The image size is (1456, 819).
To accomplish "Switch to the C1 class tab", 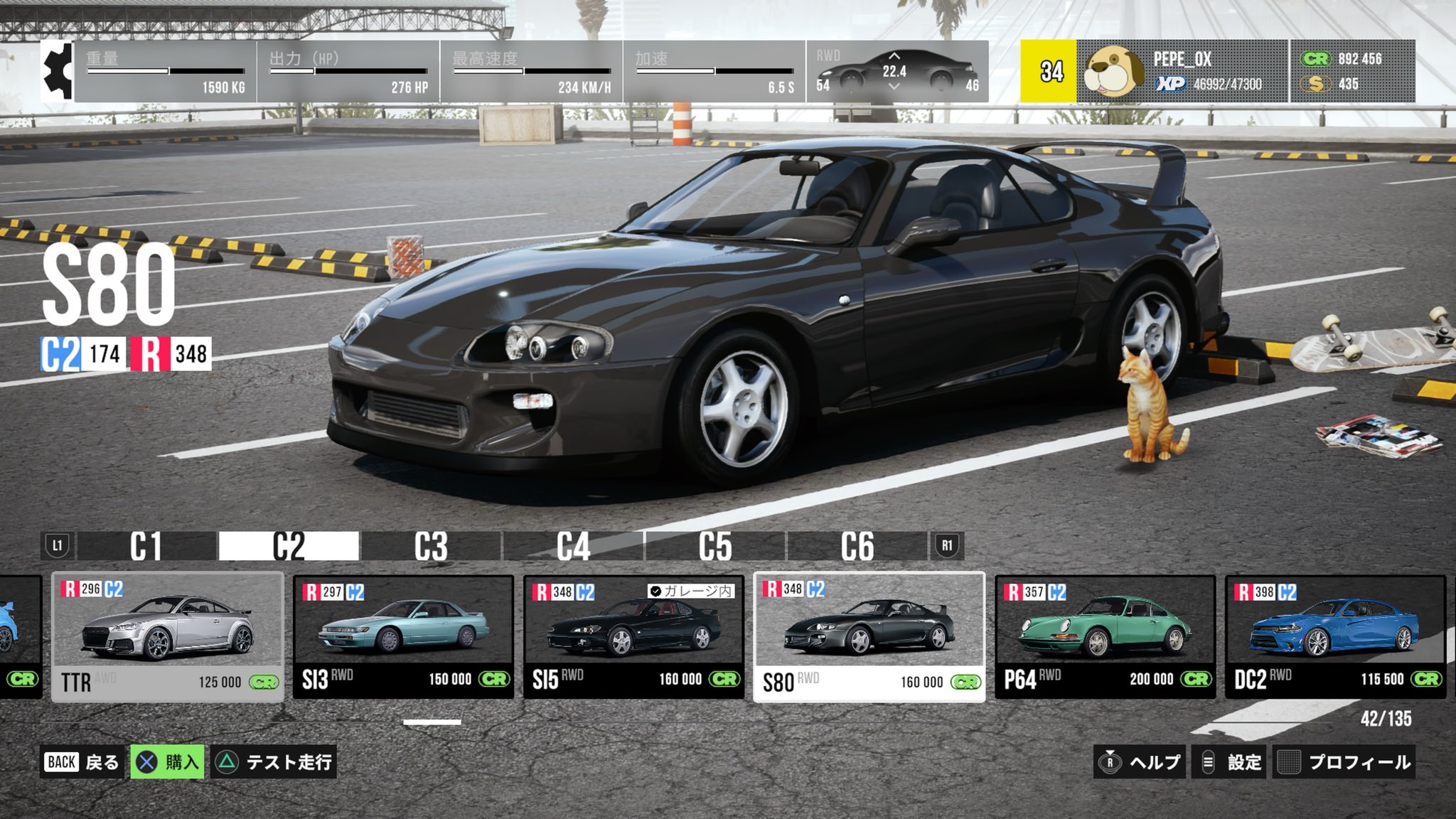I will (146, 546).
